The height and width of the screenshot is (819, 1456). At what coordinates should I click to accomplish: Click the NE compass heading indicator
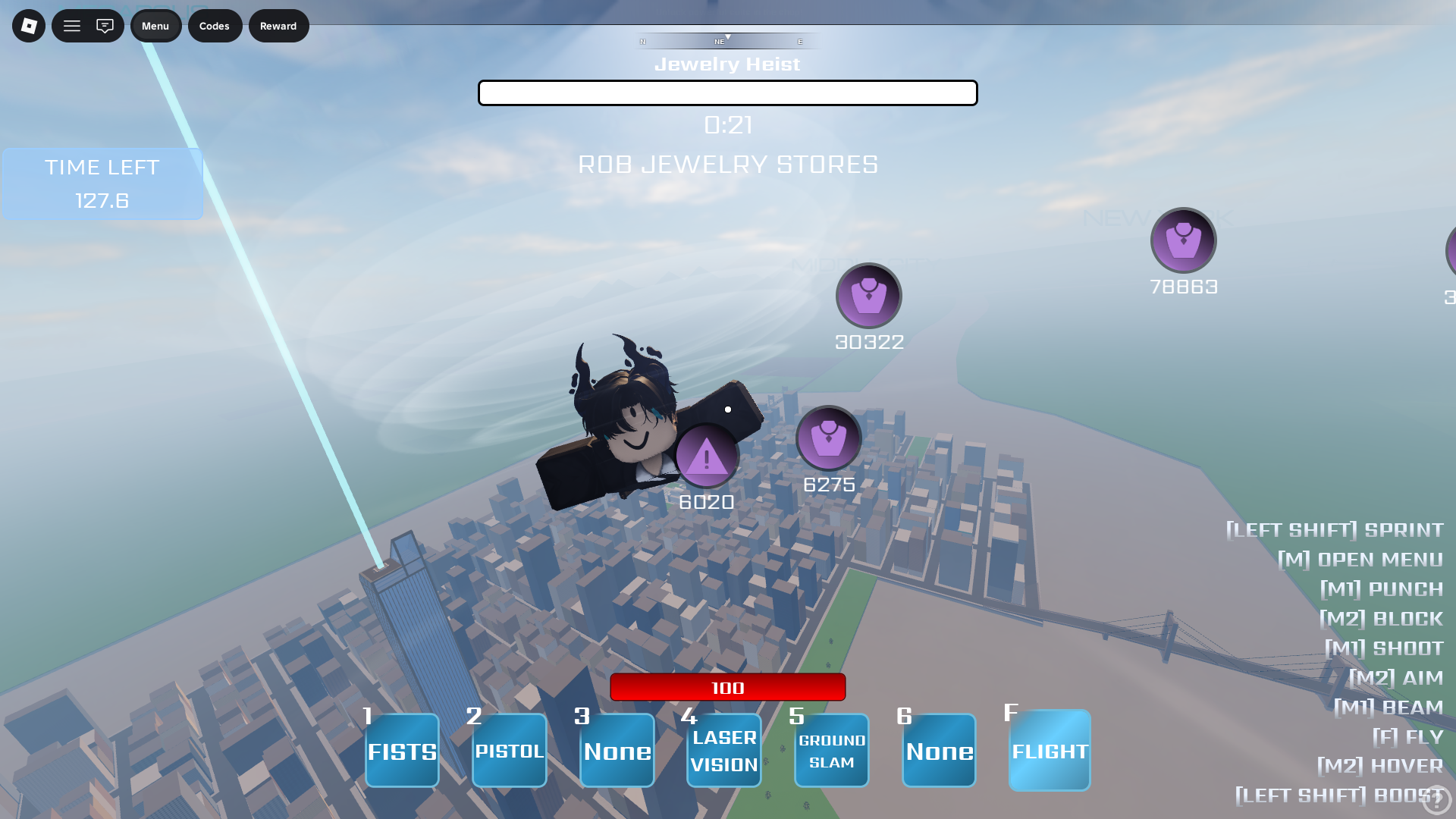click(x=719, y=42)
